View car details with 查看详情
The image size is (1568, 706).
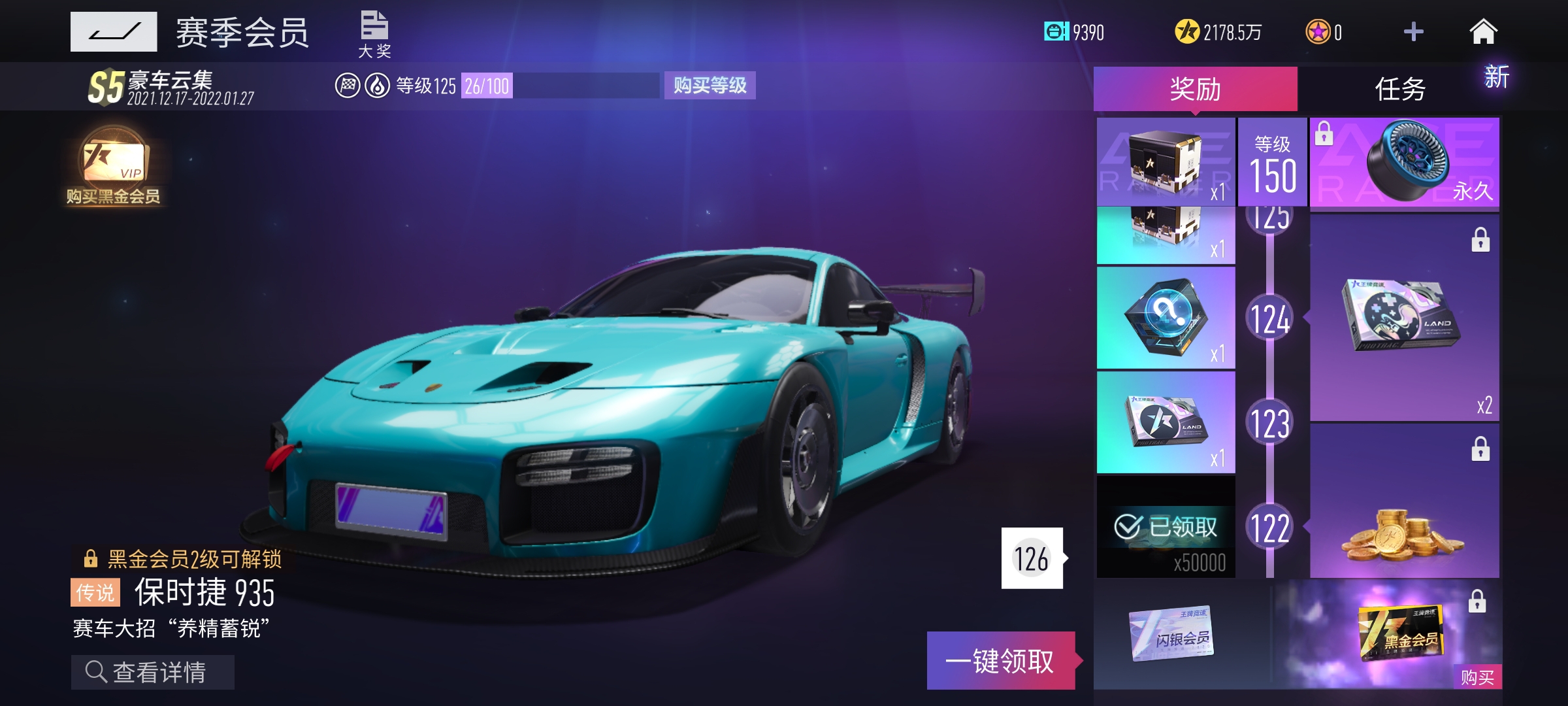pyautogui.click(x=152, y=672)
